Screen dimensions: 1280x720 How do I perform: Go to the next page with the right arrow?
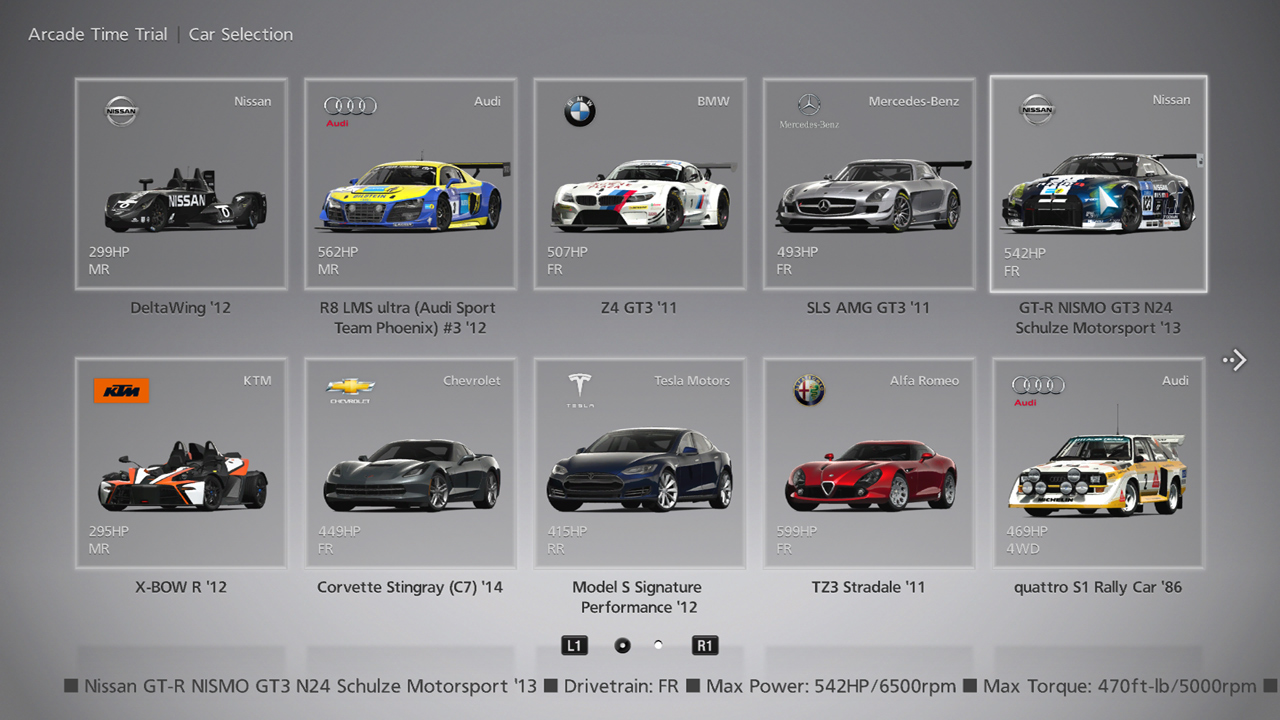(x=1236, y=360)
